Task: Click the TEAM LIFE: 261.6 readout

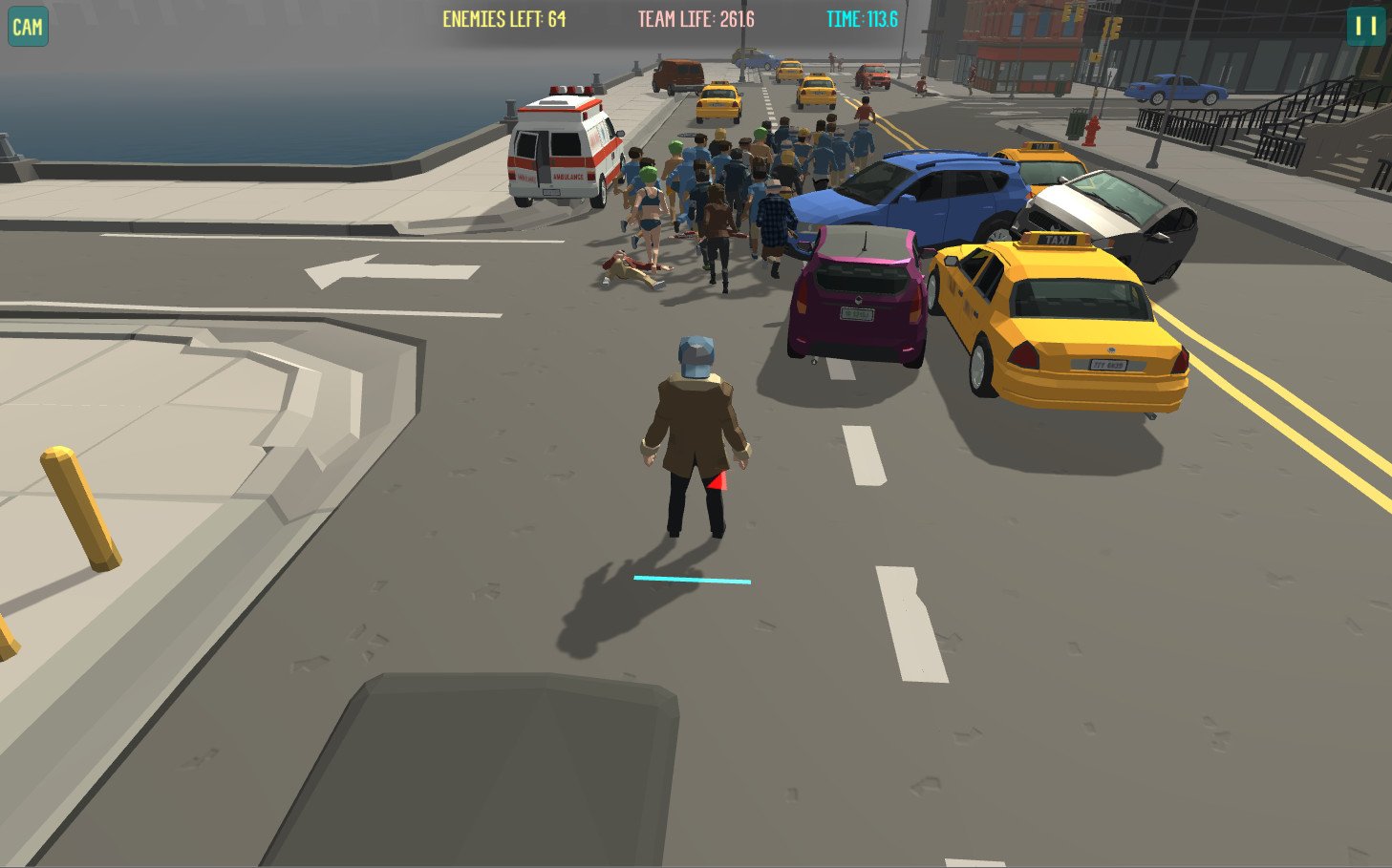Action: (x=698, y=16)
